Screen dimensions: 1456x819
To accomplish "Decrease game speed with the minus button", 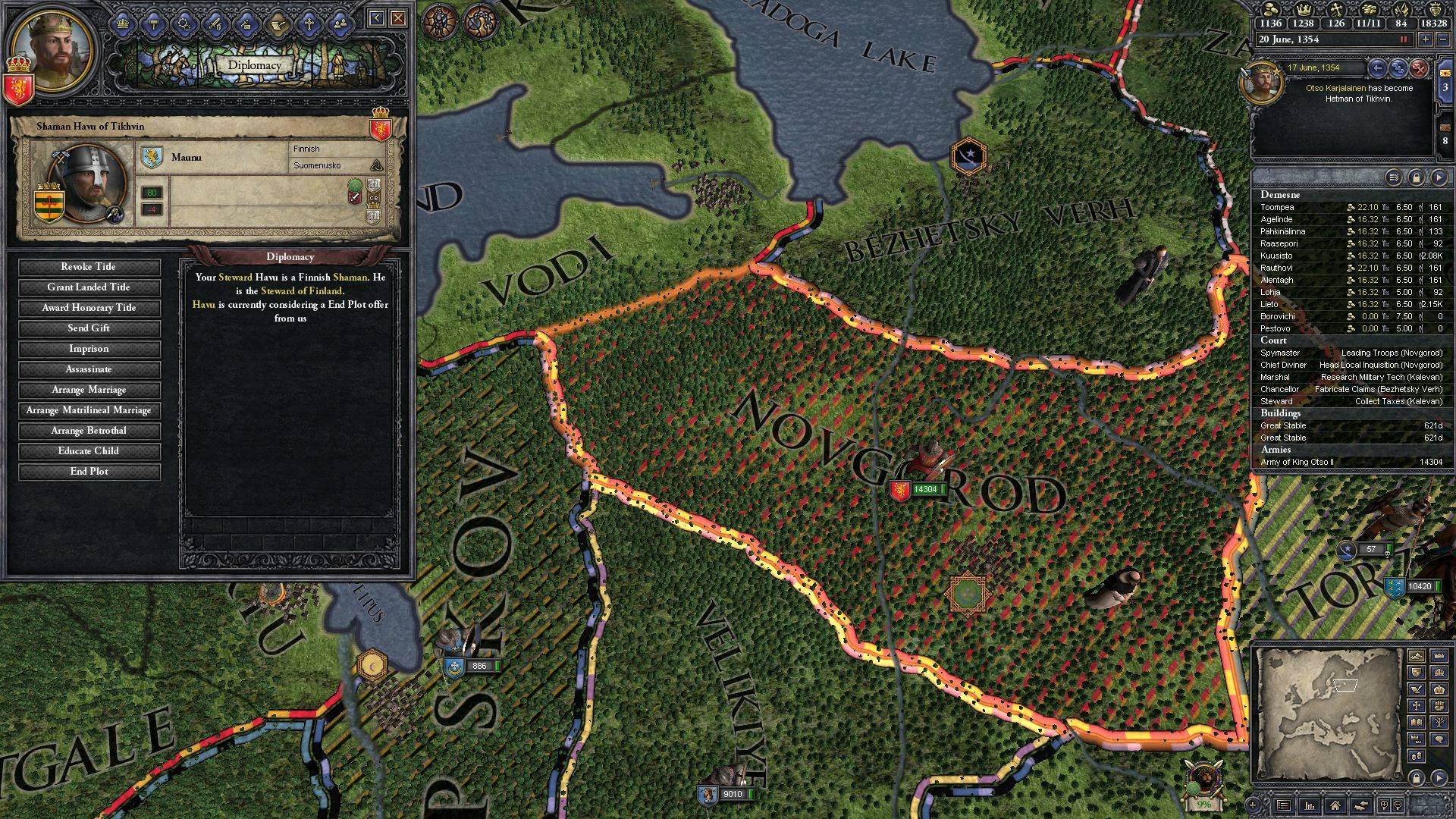I will click(x=1444, y=39).
